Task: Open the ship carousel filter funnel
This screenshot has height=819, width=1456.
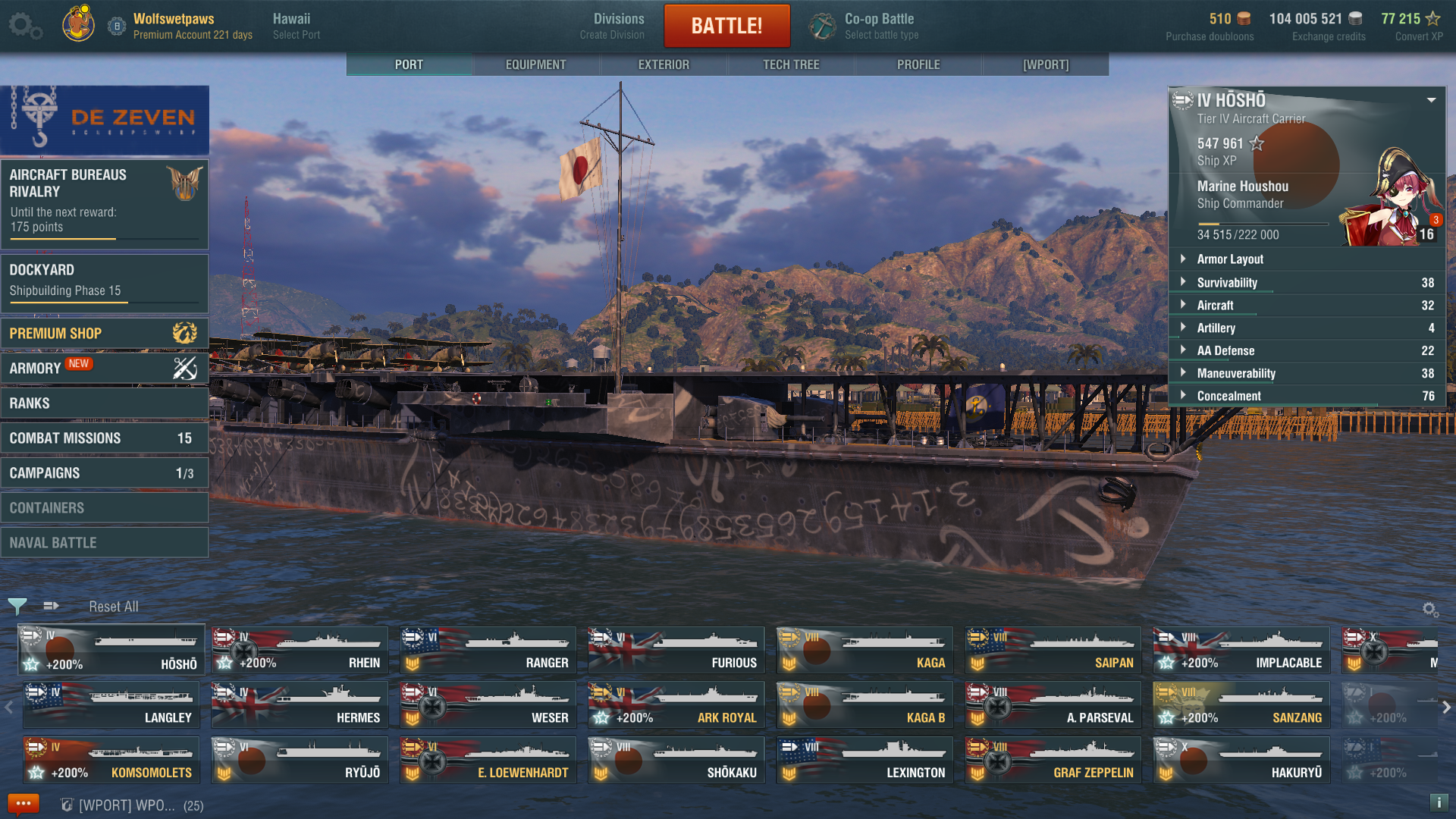Action: tap(17, 606)
